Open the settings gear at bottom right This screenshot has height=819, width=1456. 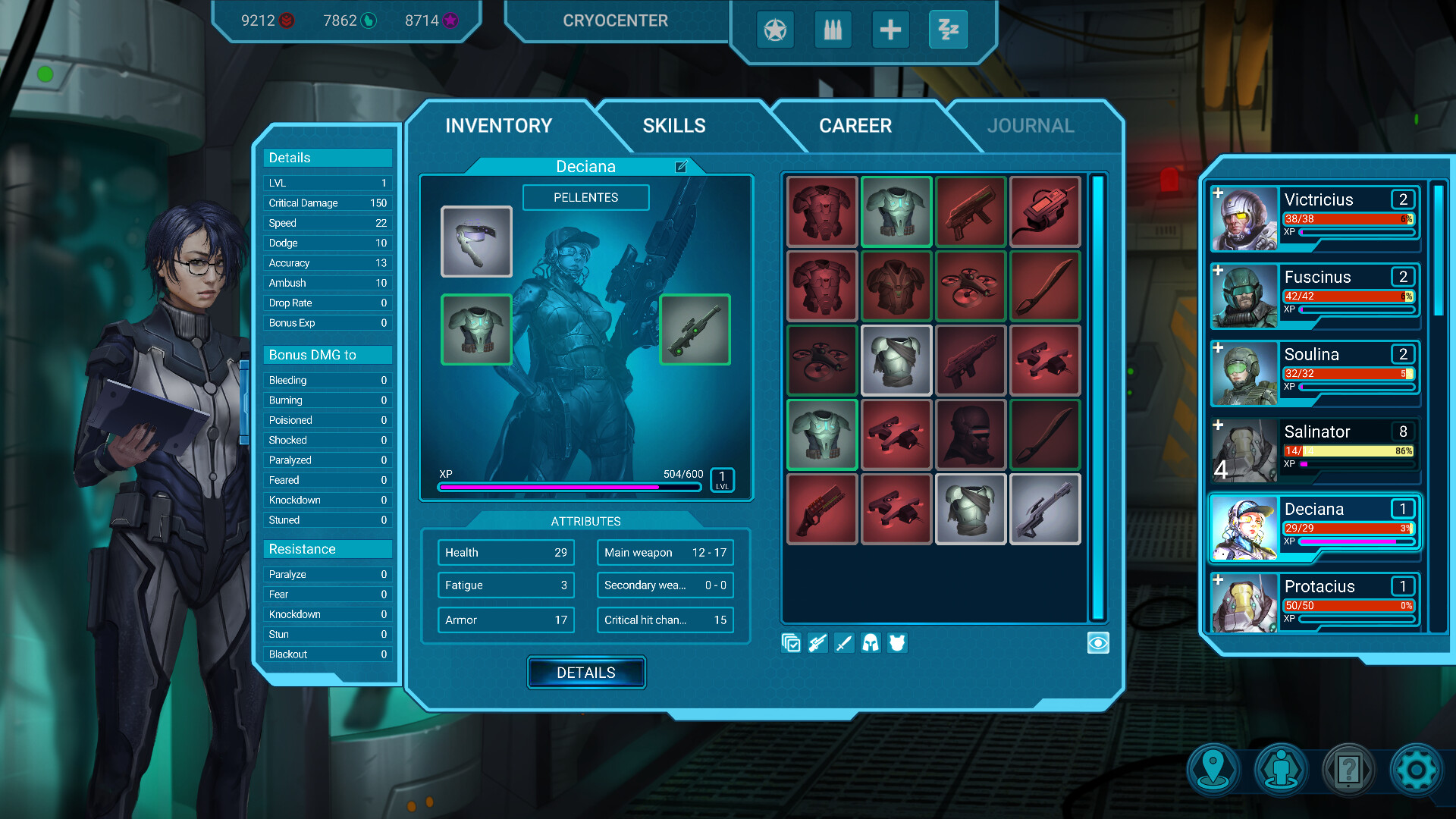1417,770
